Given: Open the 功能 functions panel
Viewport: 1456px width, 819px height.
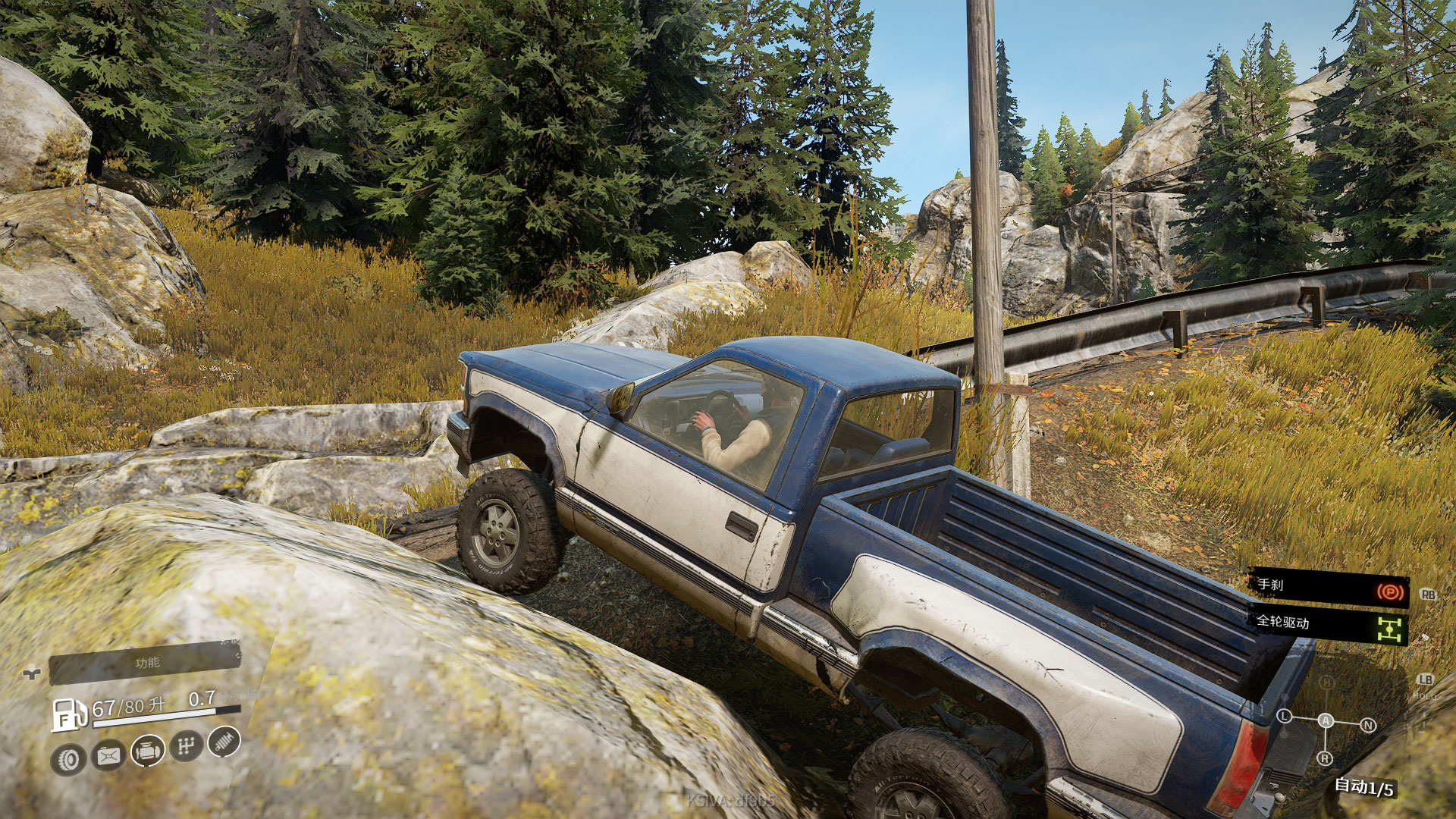Looking at the screenshot, I should (x=146, y=664).
